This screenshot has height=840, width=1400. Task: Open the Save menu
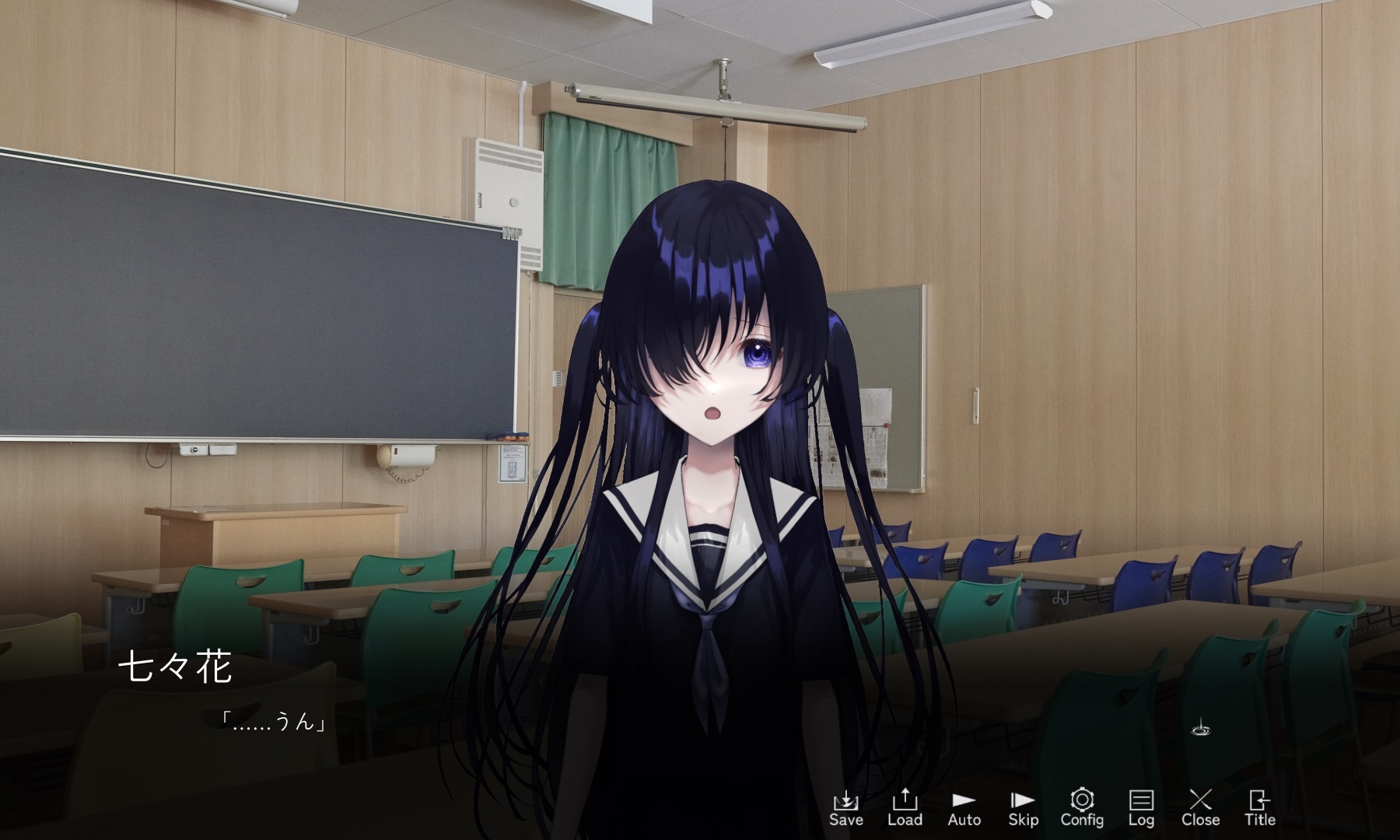(x=845, y=807)
